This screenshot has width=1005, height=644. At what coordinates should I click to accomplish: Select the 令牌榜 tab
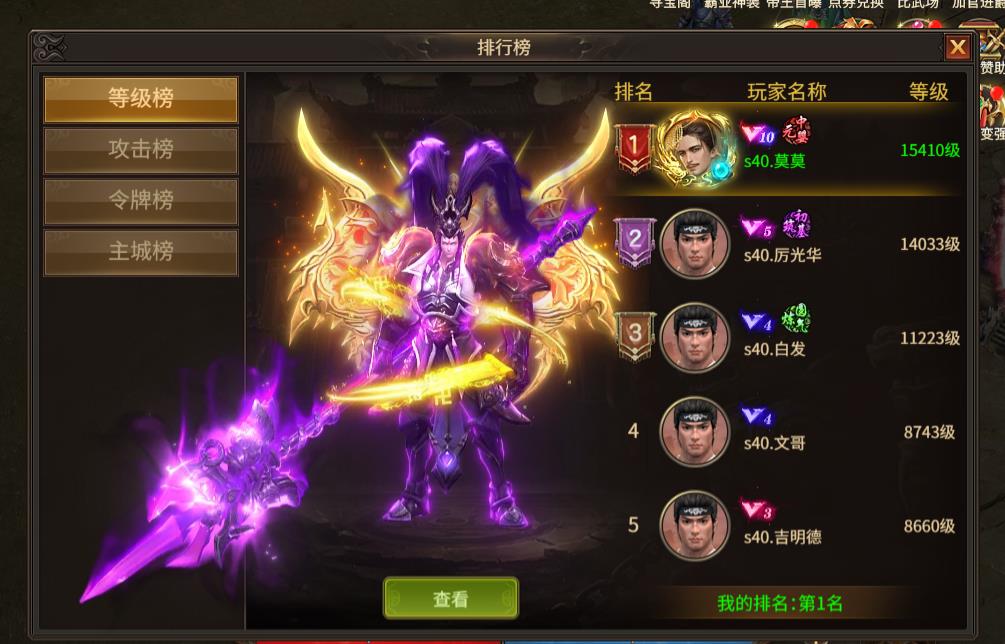(141, 201)
